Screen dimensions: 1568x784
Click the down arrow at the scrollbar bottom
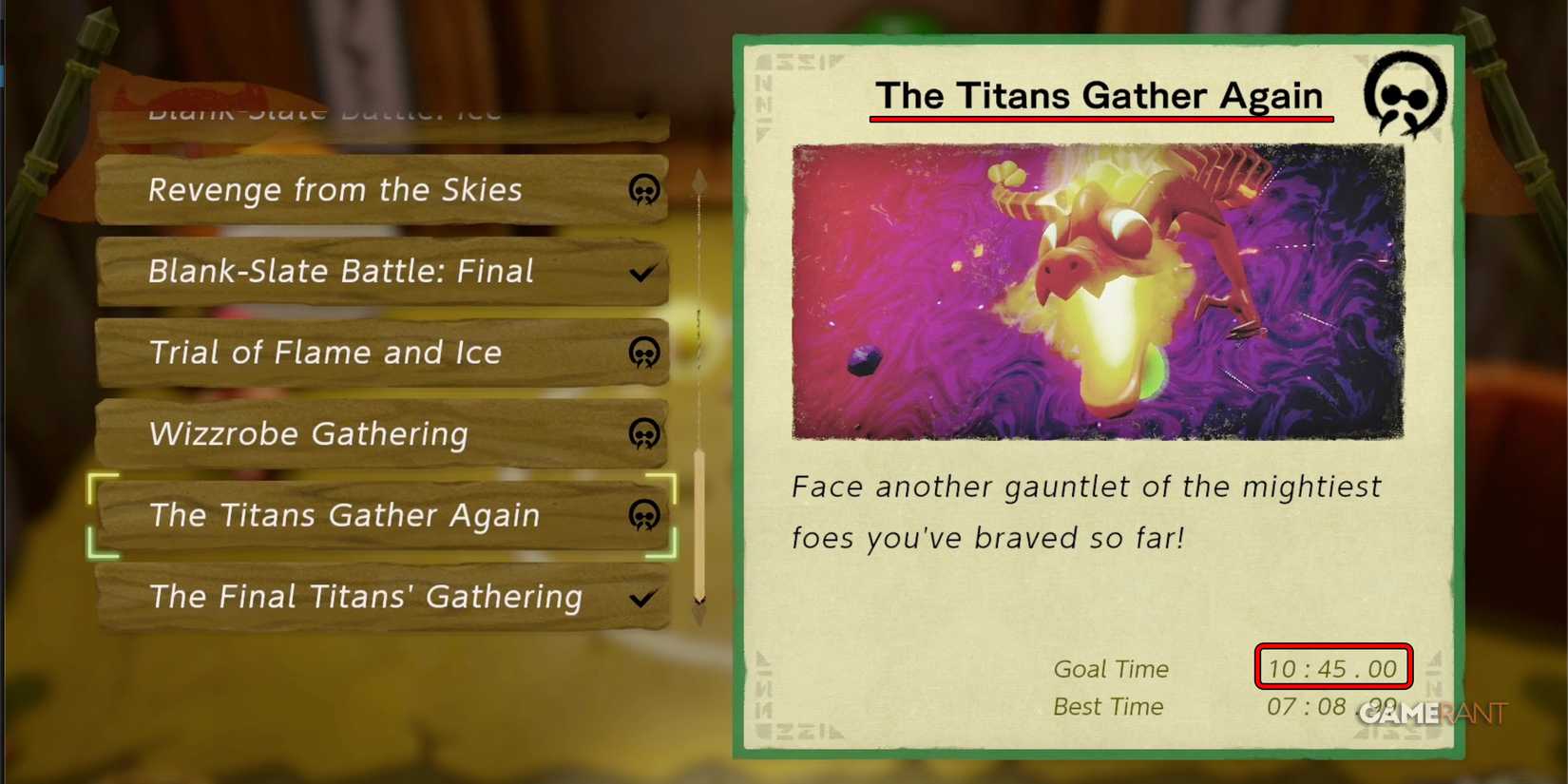pos(699,602)
